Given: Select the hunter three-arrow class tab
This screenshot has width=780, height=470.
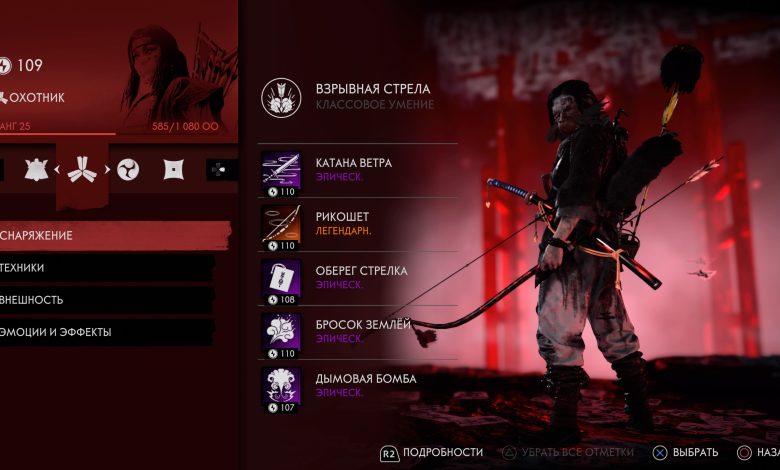Looking at the screenshot, I should pos(82,169).
